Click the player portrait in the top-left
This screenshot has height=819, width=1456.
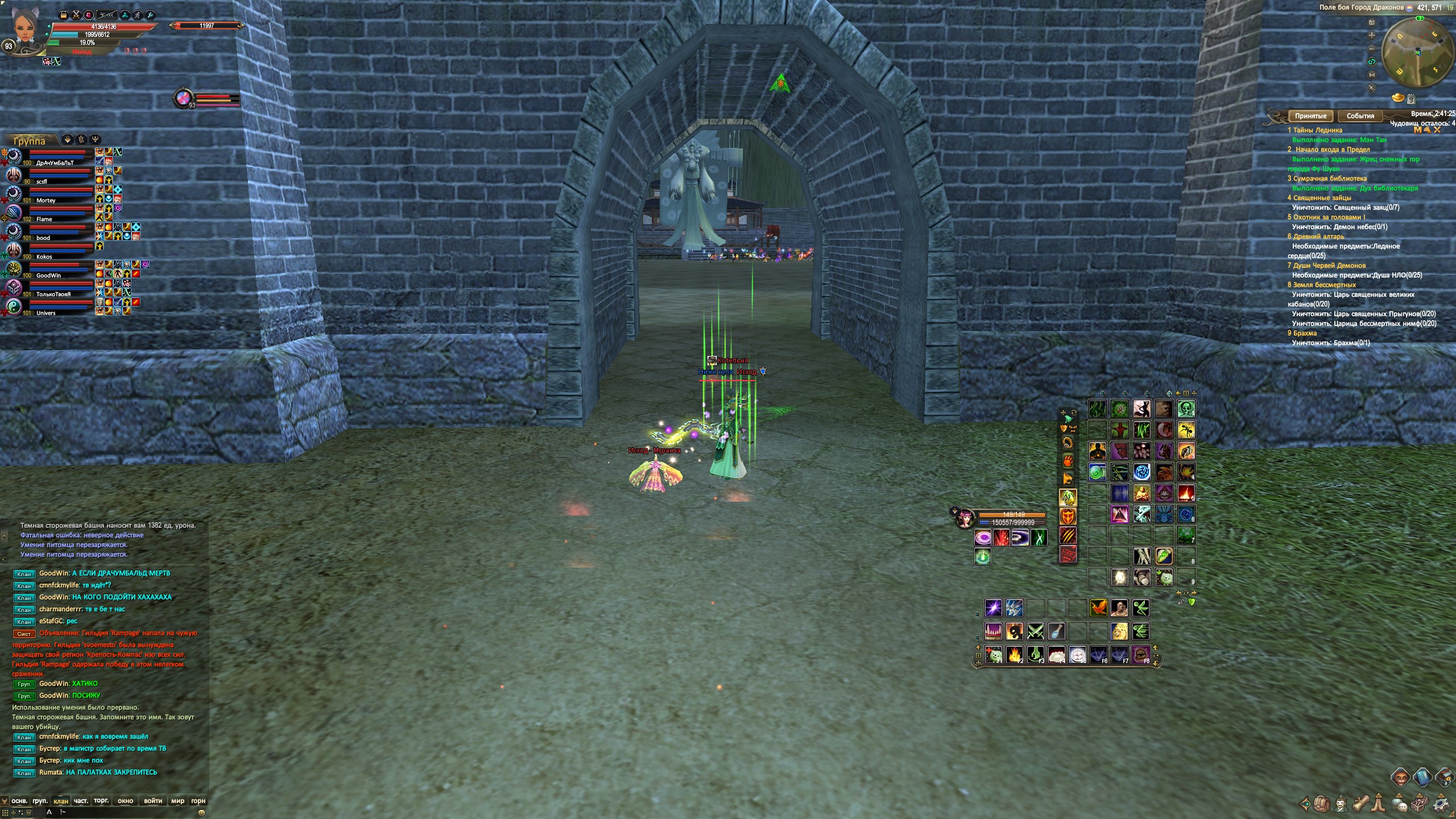(x=24, y=27)
